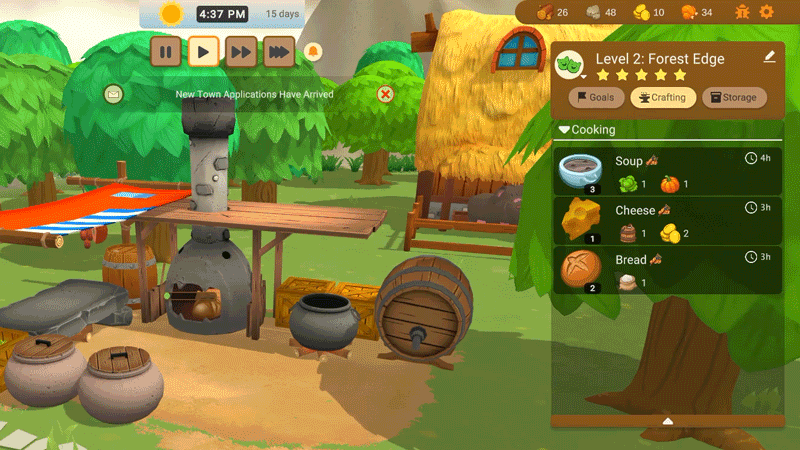The image size is (800, 450).
Task: Edit the town name with pencil icon
Action: coord(769,57)
